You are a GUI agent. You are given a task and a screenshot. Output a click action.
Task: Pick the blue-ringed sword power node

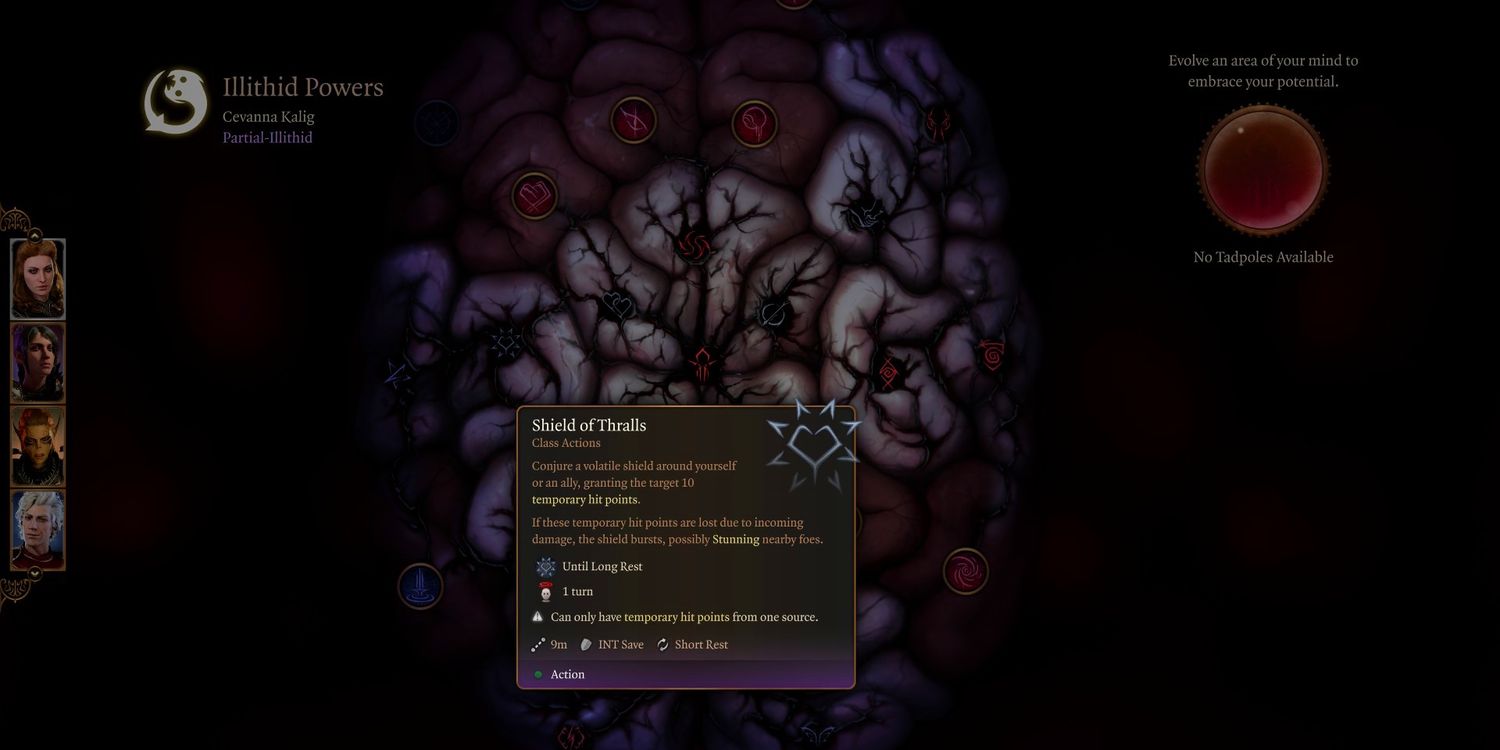click(420, 586)
